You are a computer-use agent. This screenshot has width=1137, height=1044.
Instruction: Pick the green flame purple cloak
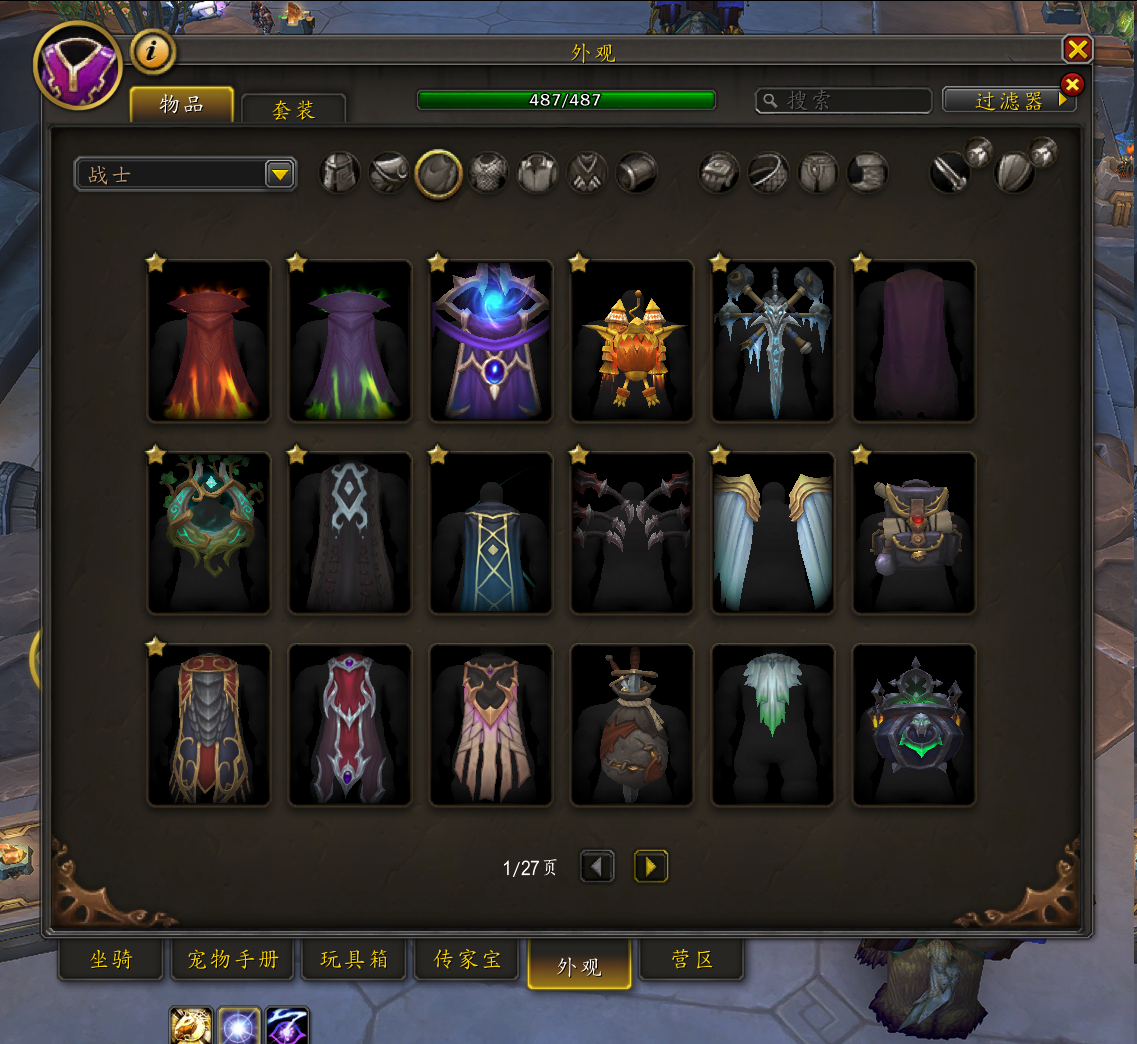click(x=350, y=341)
